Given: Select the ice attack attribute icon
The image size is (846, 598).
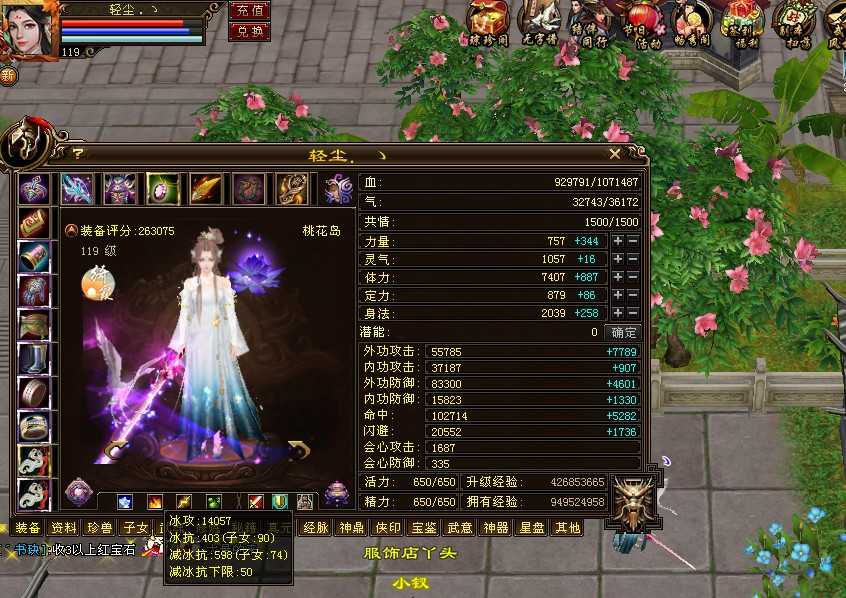Looking at the screenshot, I should click(125, 502).
